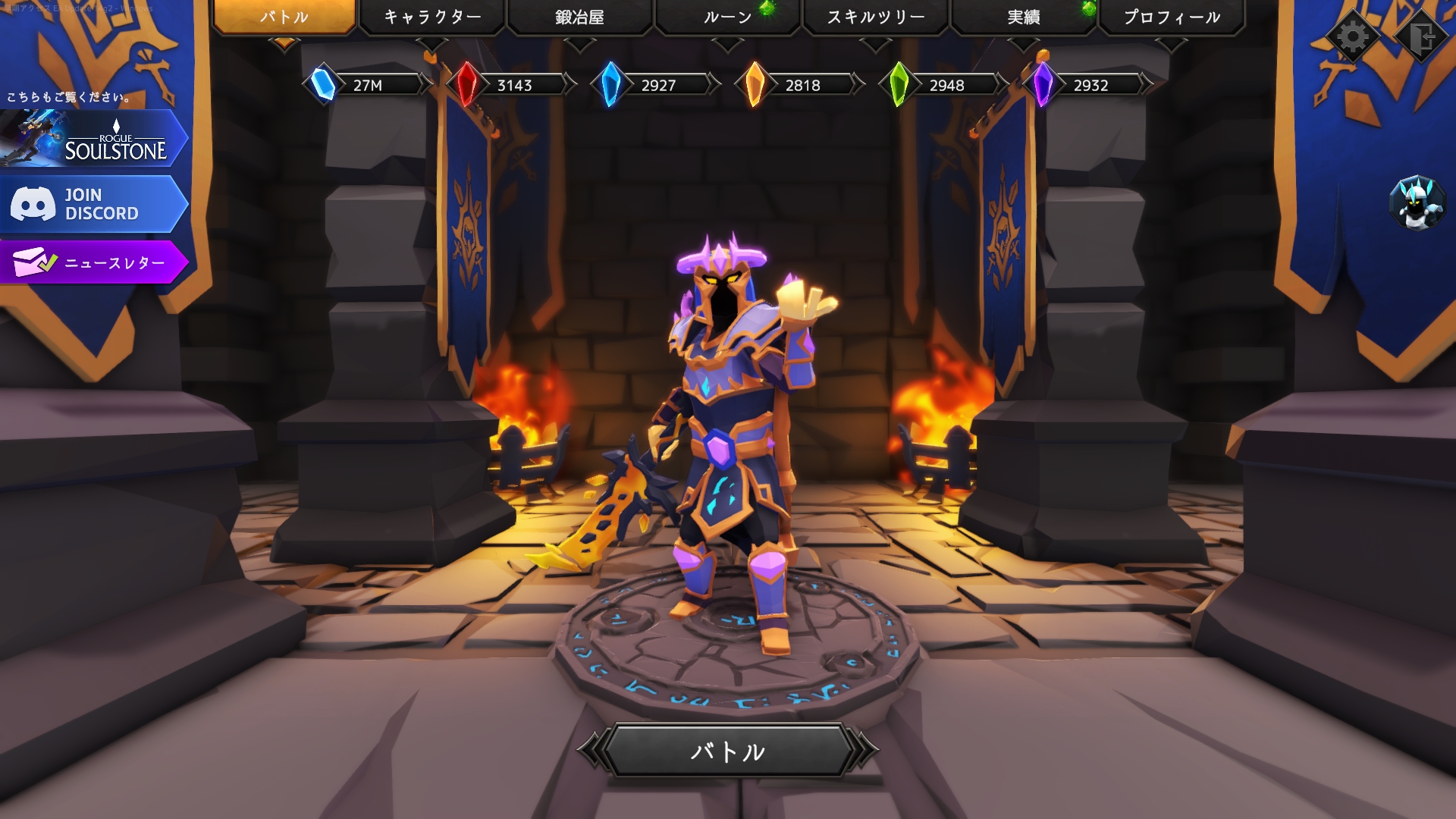Start the battle with the large バトル button
The width and height of the screenshot is (1456, 819).
pos(727,751)
